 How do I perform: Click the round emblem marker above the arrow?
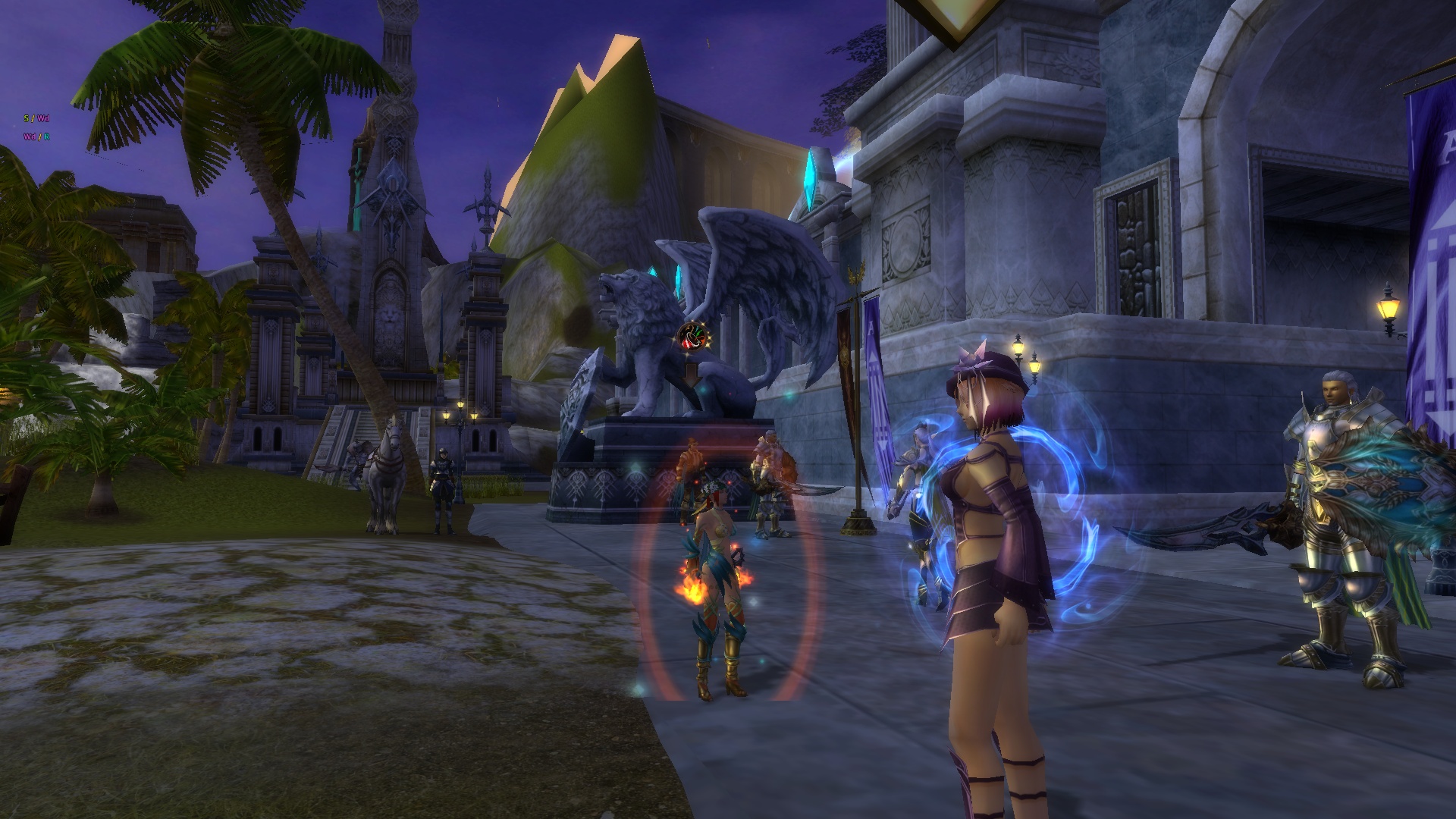(x=691, y=336)
